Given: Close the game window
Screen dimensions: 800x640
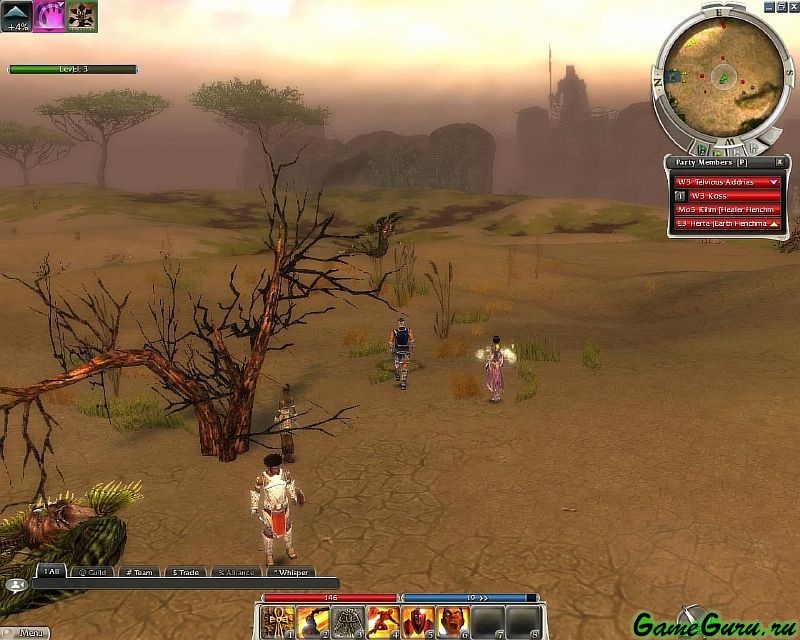Looking at the screenshot, I should [793, 6].
